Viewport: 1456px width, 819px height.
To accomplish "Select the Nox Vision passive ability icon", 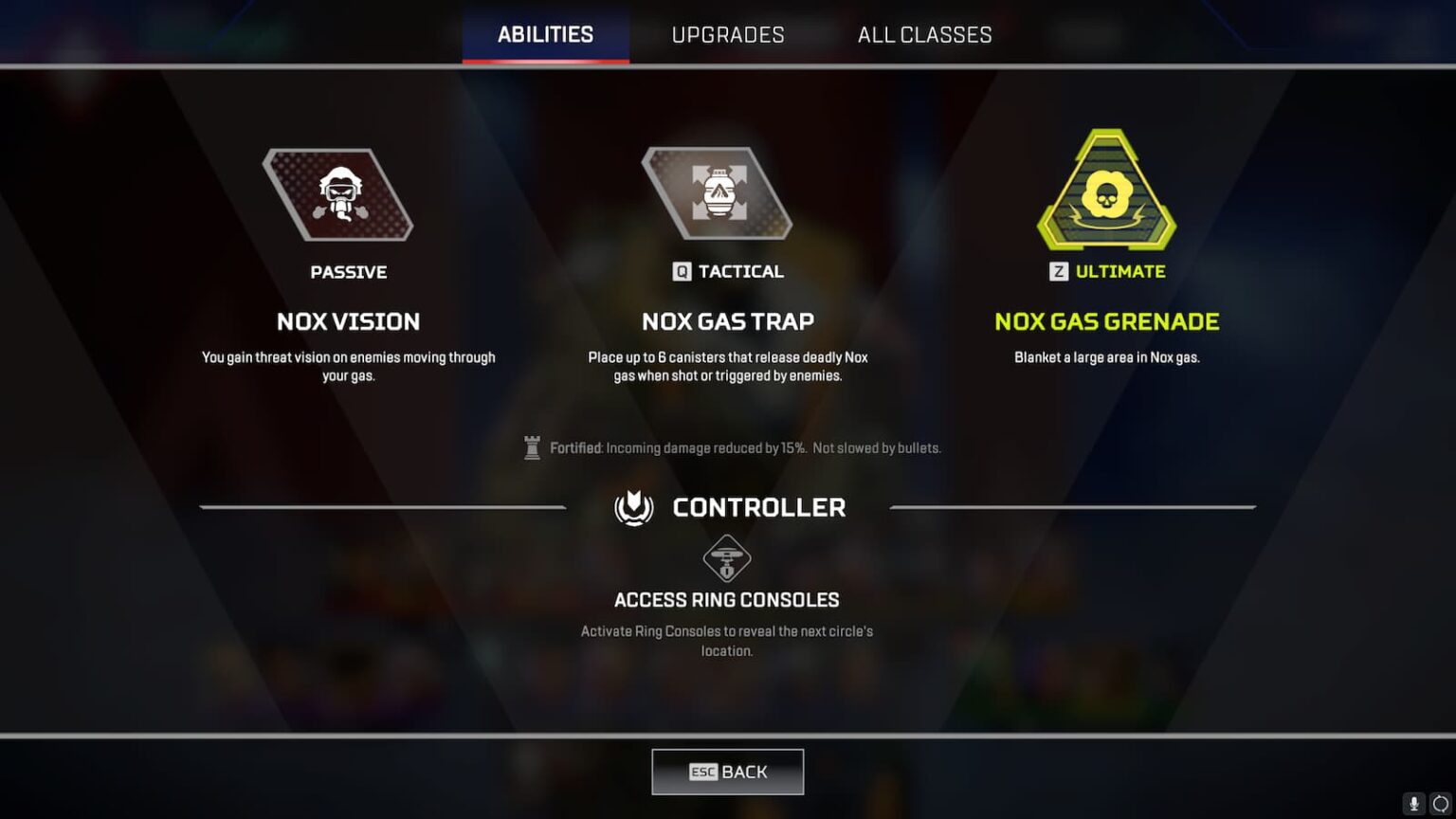I will click(x=338, y=195).
